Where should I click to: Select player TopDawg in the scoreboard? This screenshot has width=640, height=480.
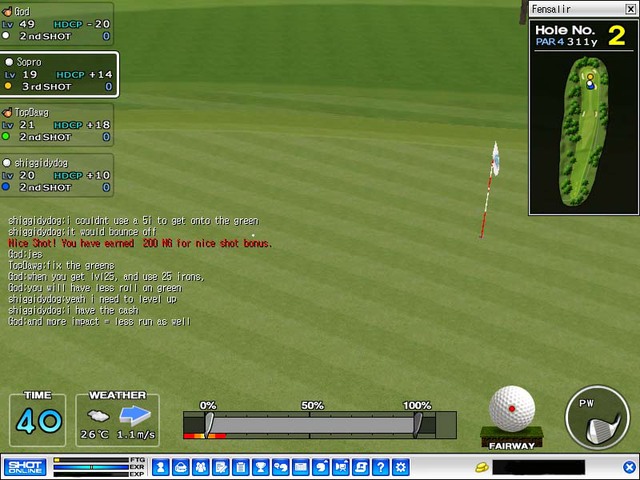tap(57, 124)
